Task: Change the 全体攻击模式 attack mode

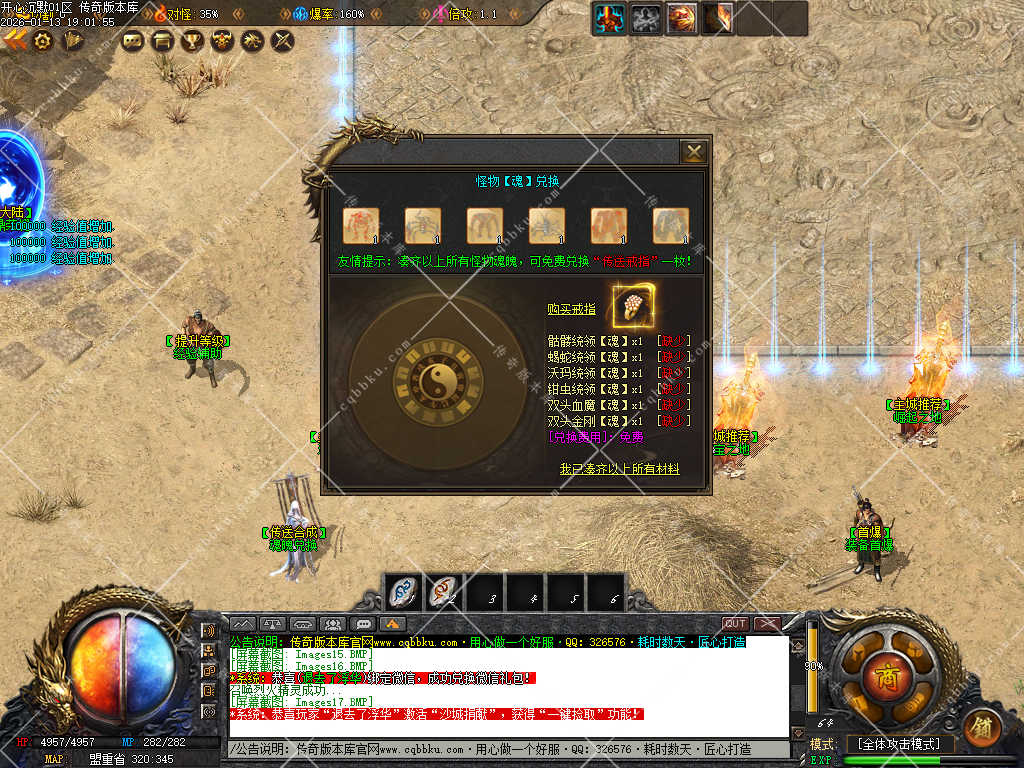Action: click(x=899, y=744)
